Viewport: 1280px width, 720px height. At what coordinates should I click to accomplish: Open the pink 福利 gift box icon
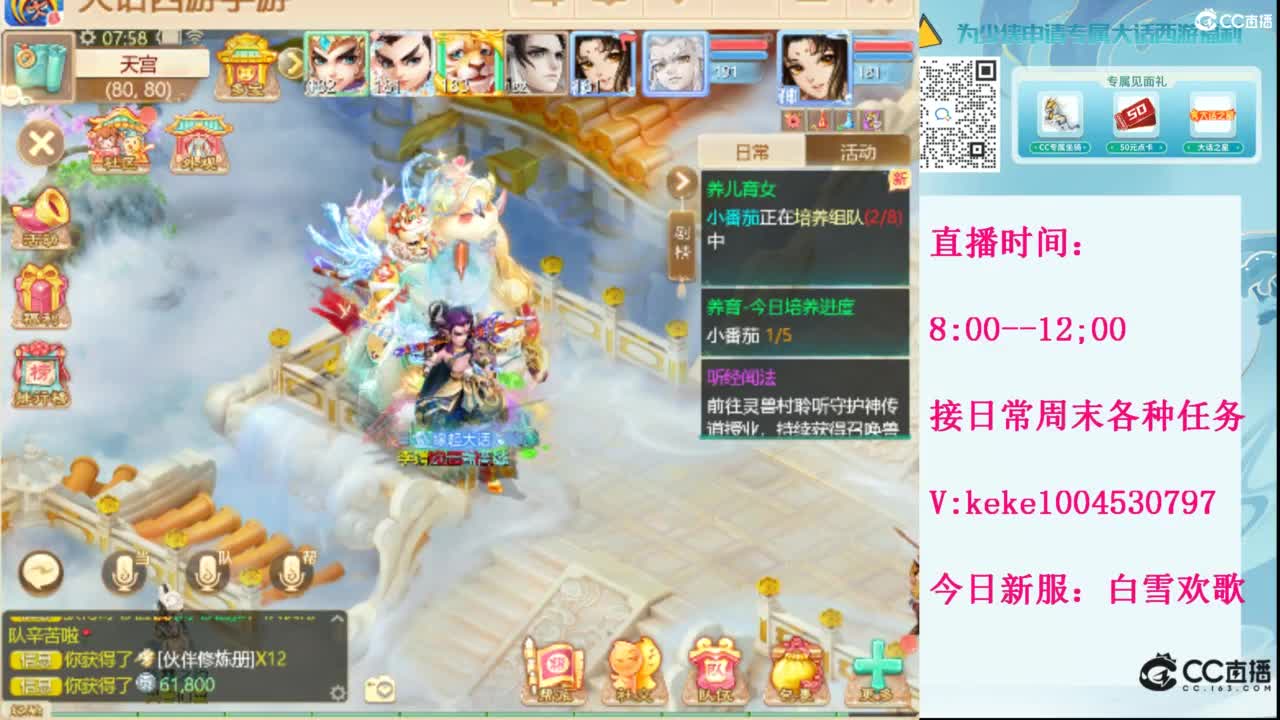tap(40, 290)
